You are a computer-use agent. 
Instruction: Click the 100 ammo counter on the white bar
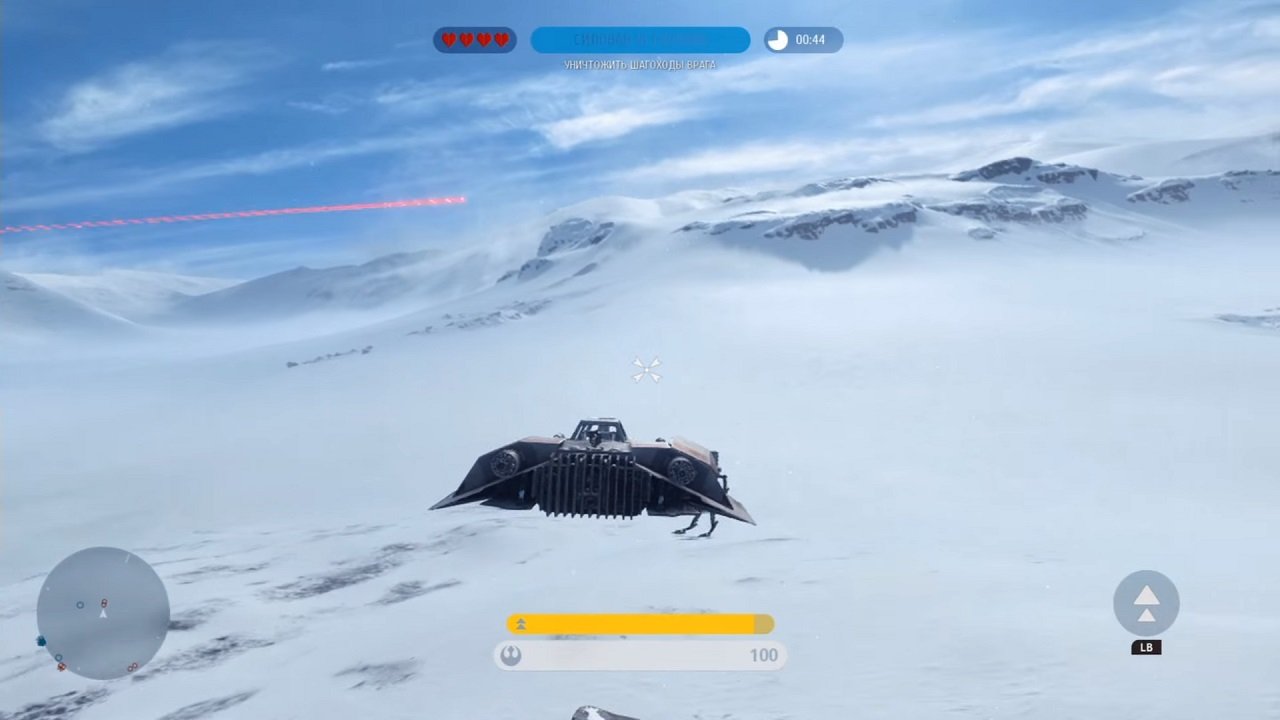764,655
